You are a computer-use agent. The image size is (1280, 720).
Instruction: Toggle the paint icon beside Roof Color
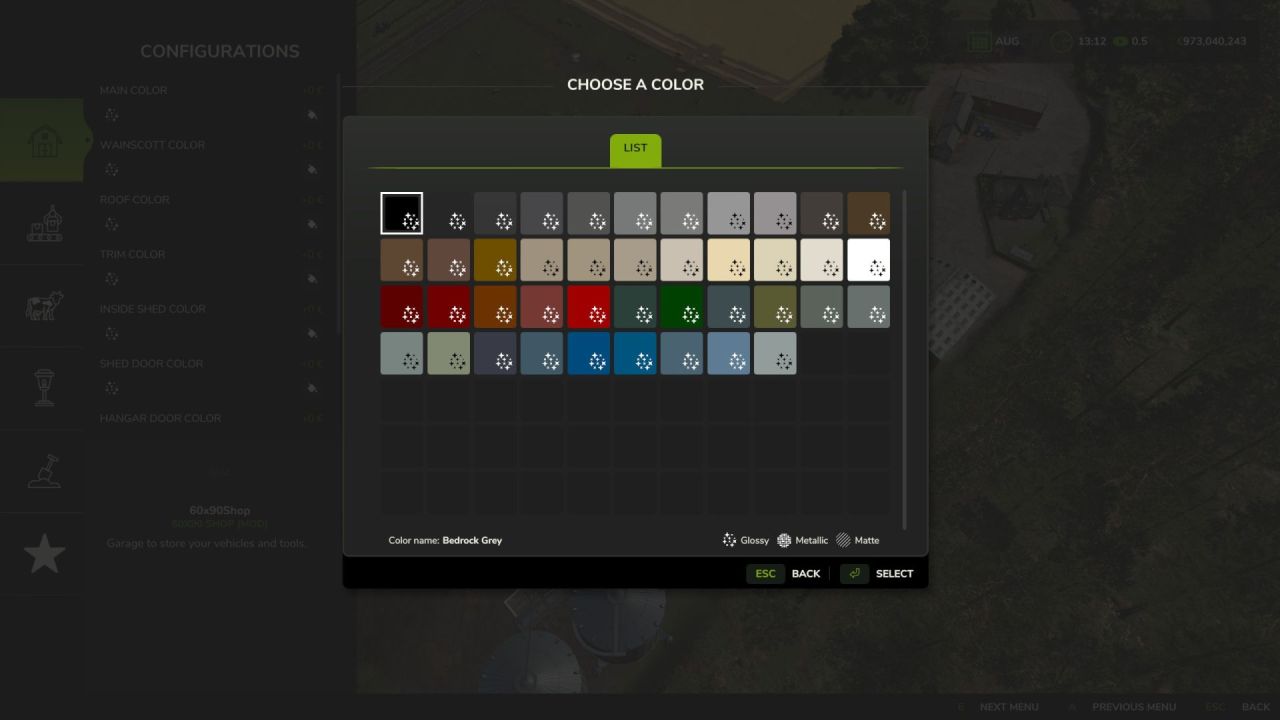[x=314, y=224]
